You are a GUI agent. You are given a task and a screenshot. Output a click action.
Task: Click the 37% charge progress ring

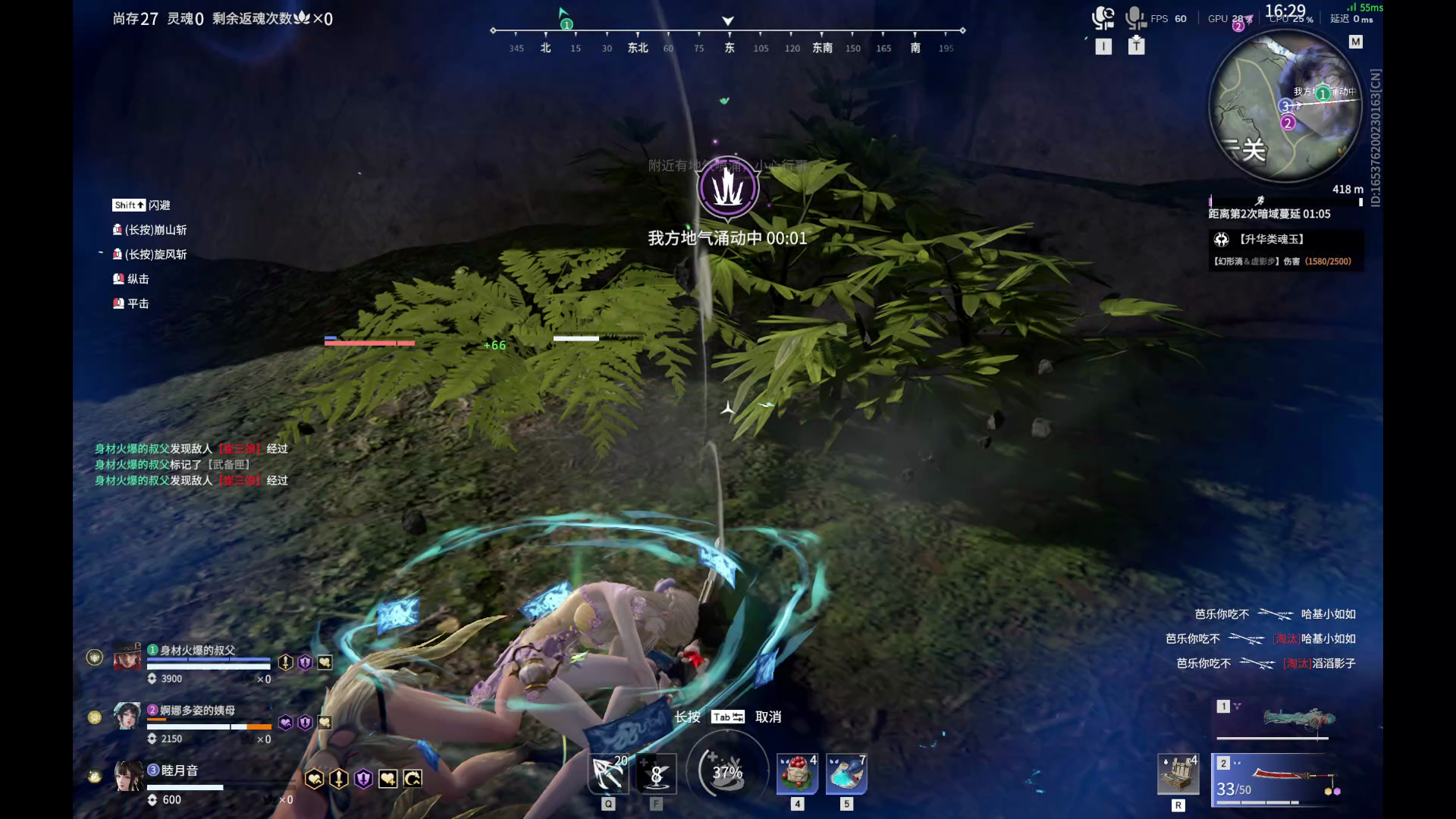tap(726, 772)
